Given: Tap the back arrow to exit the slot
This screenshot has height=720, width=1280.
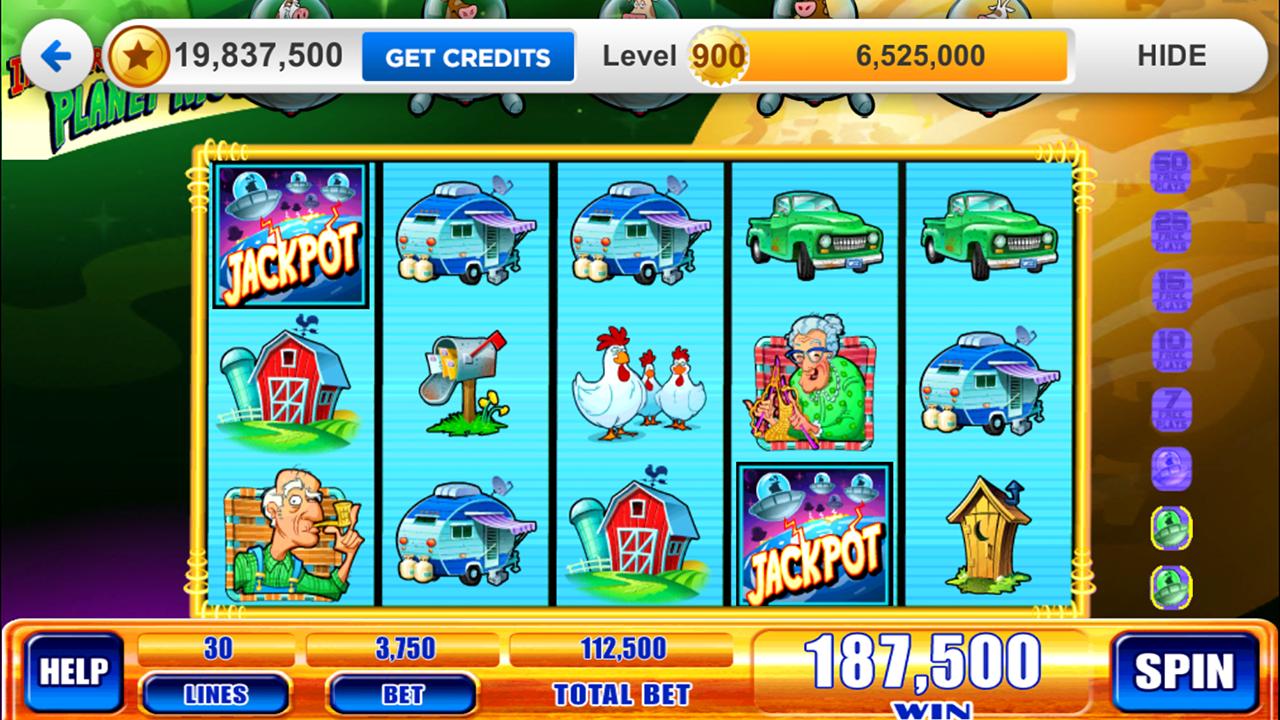Looking at the screenshot, I should [x=55, y=55].
